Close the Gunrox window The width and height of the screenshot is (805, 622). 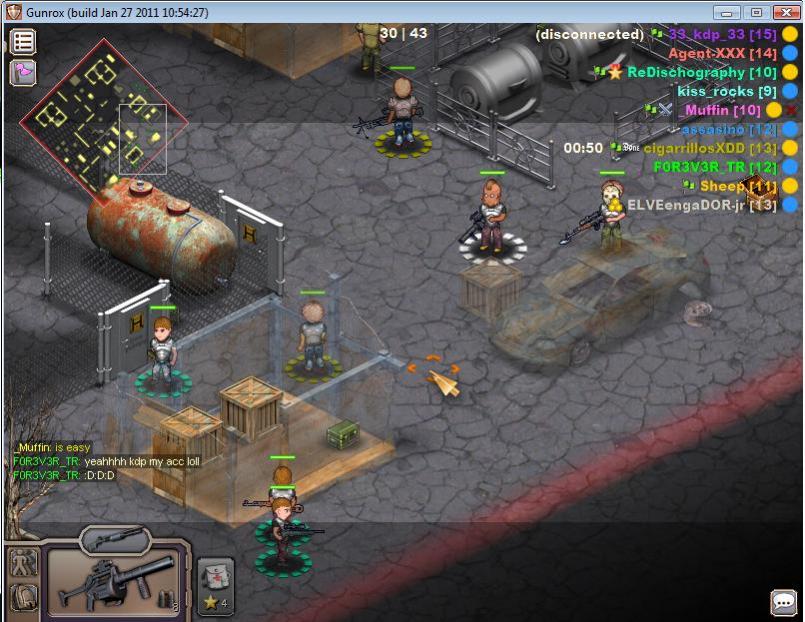point(784,12)
